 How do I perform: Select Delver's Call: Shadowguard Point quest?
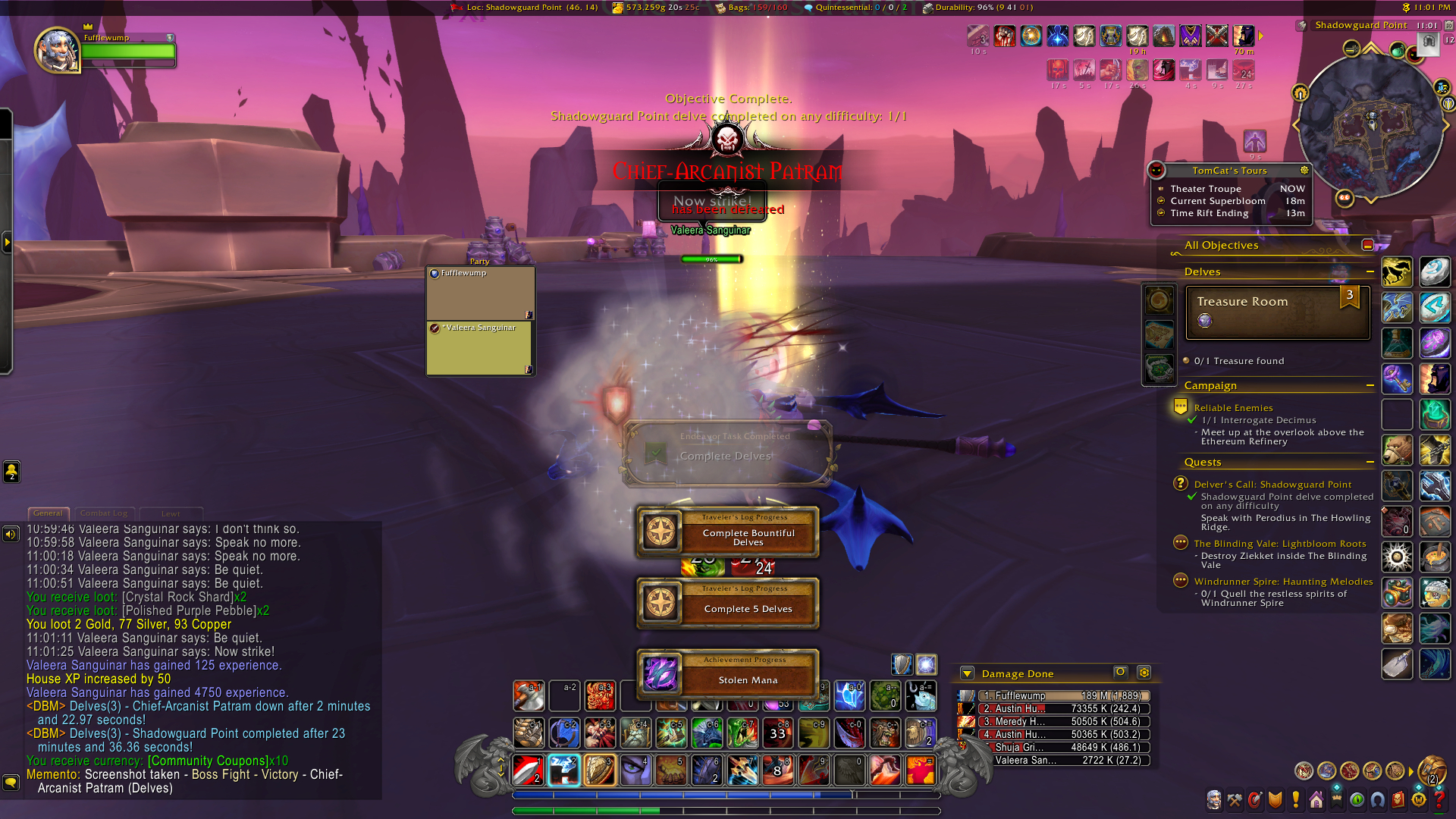pyautogui.click(x=1272, y=485)
